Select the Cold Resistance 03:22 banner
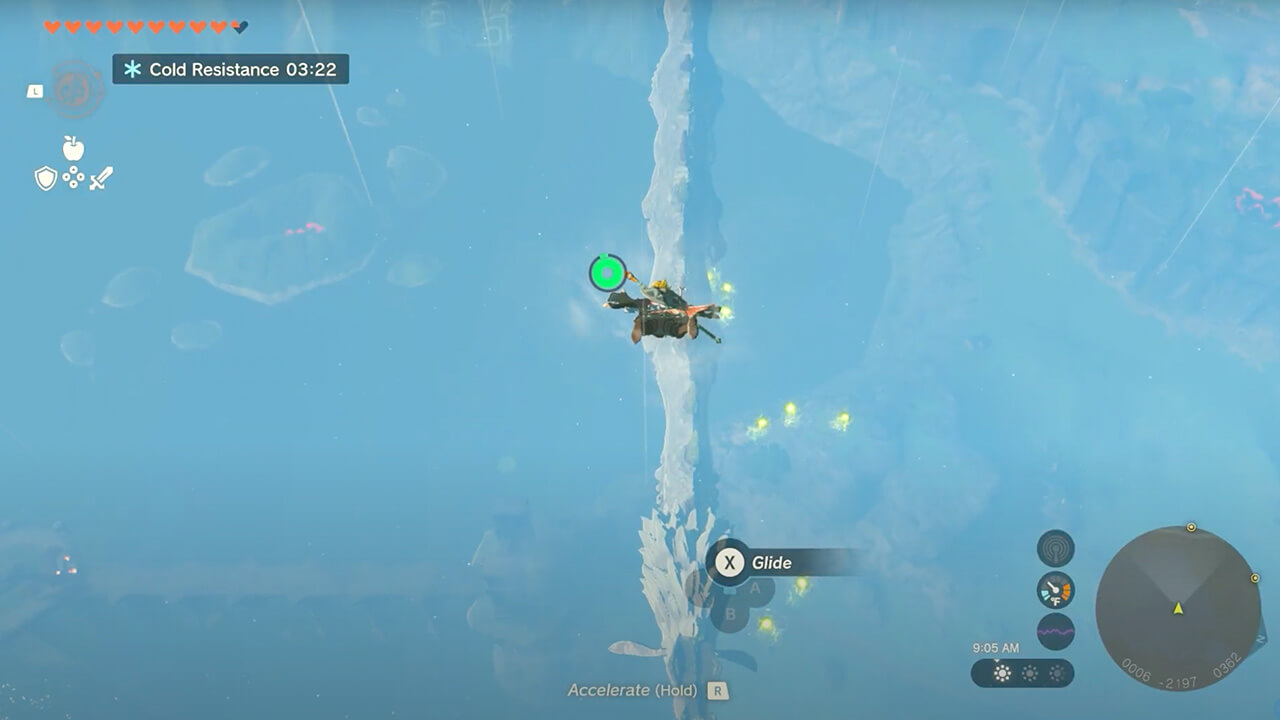The image size is (1280, 720). tap(228, 70)
